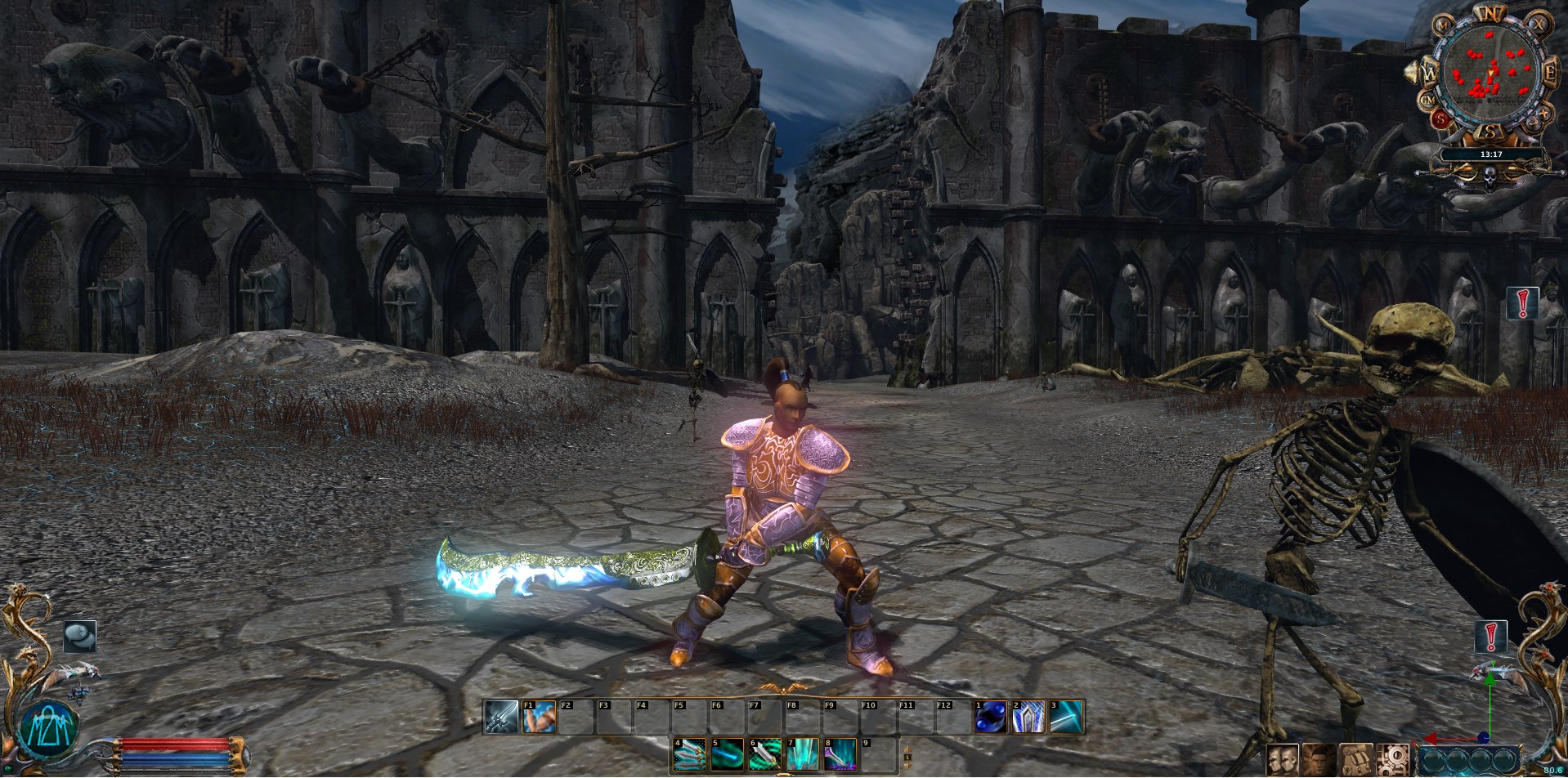Viewport: 1568px width, 778px height.
Task: Activate the purple blade skill in slot 8
Action: pos(840,754)
